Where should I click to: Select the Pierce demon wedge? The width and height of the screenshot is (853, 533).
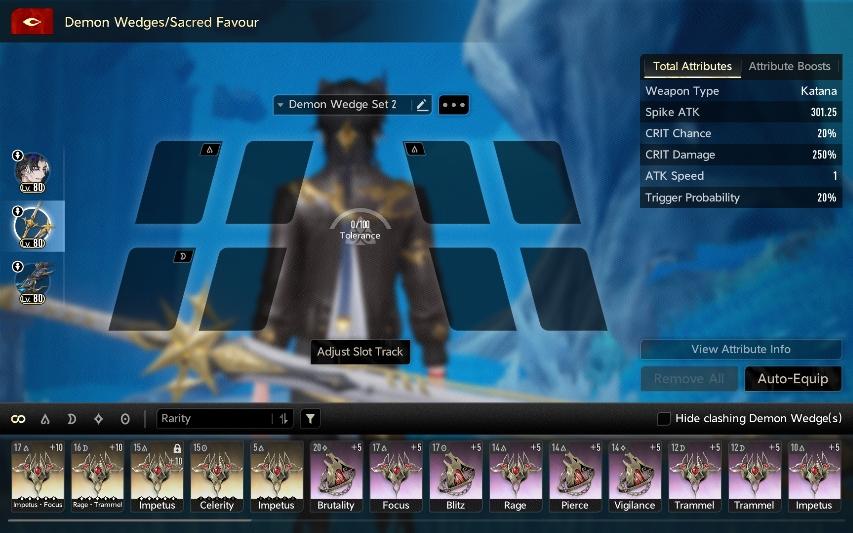click(x=575, y=477)
